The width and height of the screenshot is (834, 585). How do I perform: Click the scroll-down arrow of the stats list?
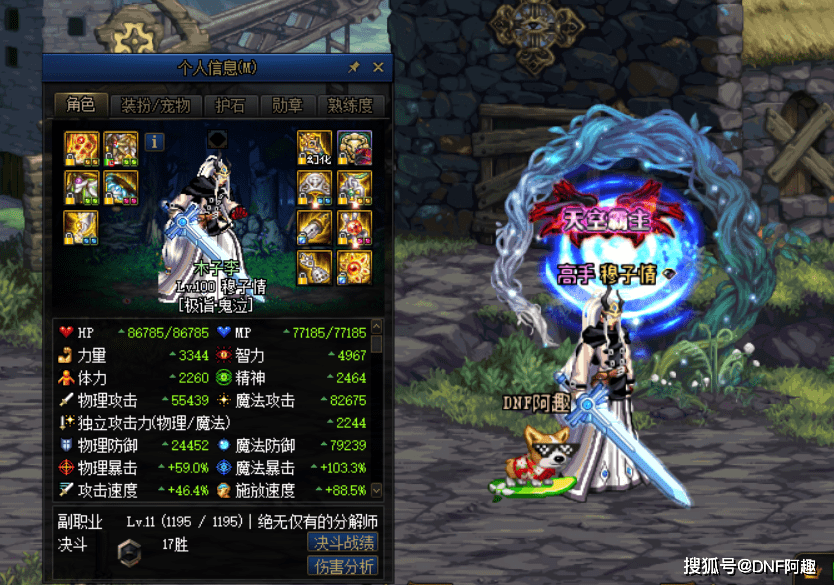[x=376, y=490]
